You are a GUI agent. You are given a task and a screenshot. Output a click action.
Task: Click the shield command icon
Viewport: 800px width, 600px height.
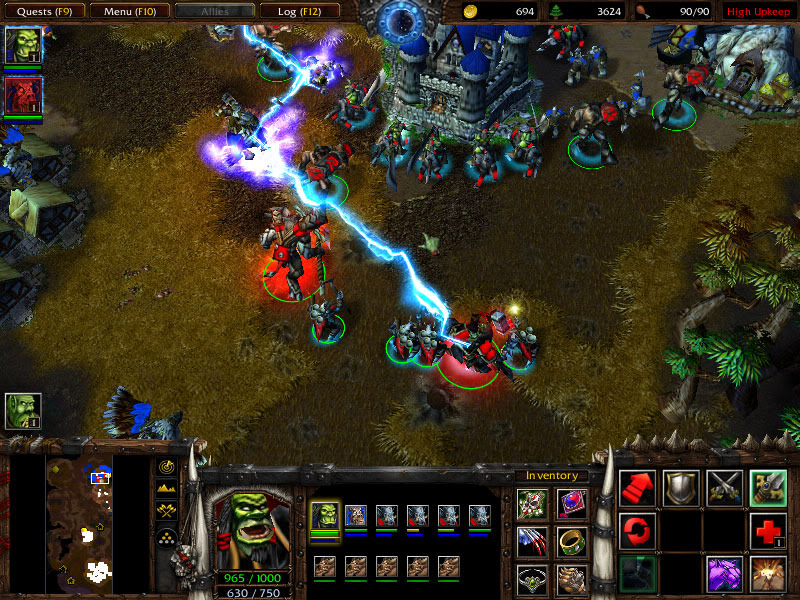click(681, 487)
